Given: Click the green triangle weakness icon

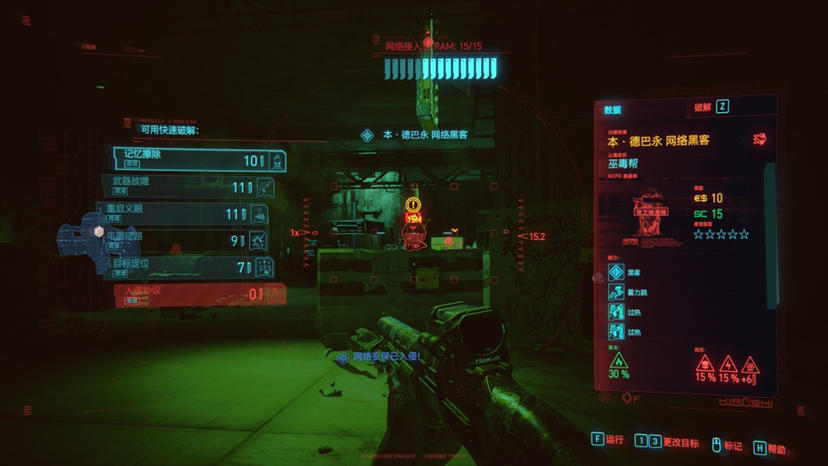Looking at the screenshot, I should pyautogui.click(x=618, y=361).
